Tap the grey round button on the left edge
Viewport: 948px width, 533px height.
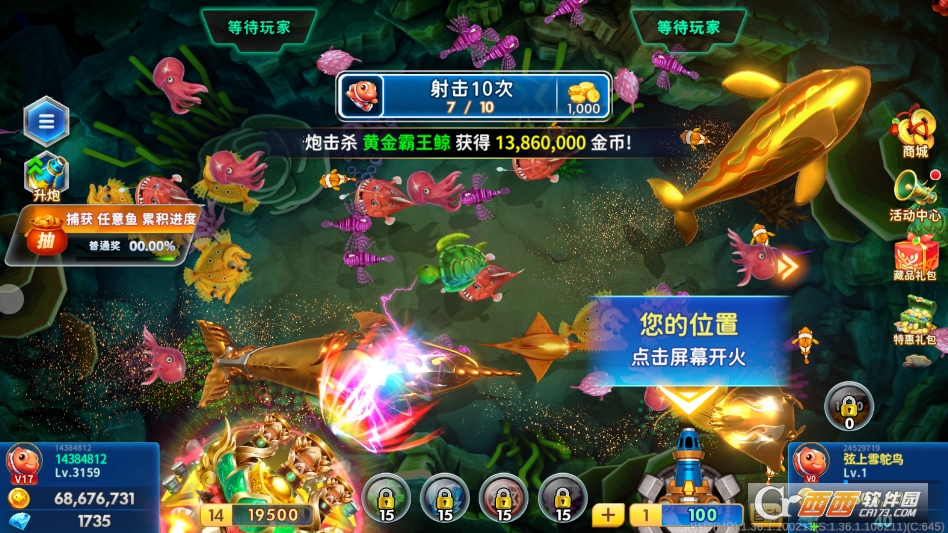tap(9, 299)
